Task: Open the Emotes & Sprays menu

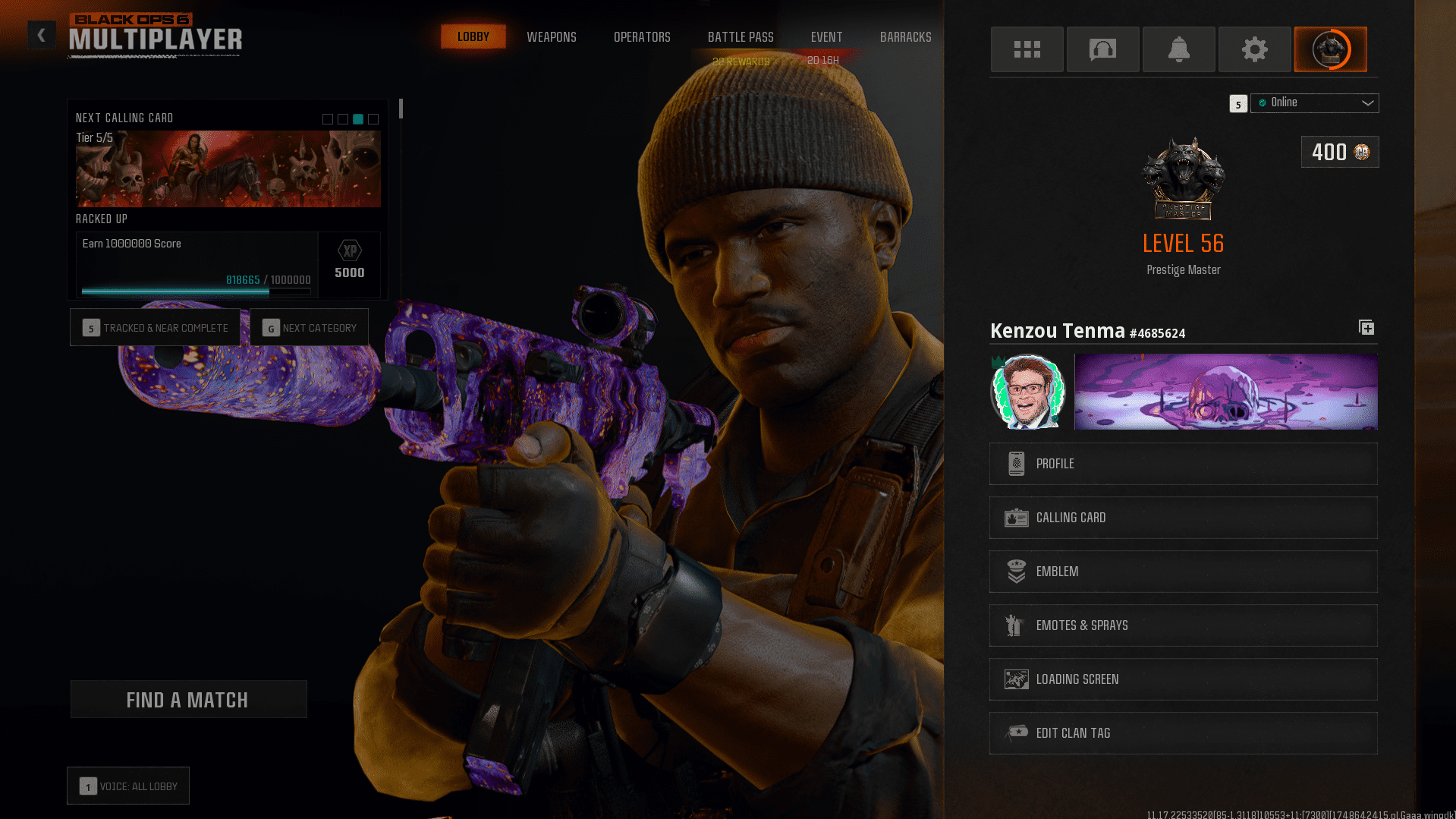Action: 1183,625
